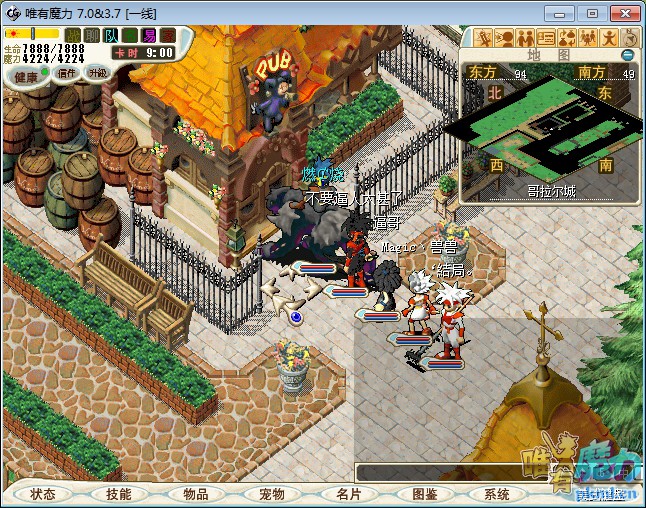Image resolution: width=646 pixels, height=508 pixels.
Task: Click the name card exchange action icon
Action: tap(545, 38)
